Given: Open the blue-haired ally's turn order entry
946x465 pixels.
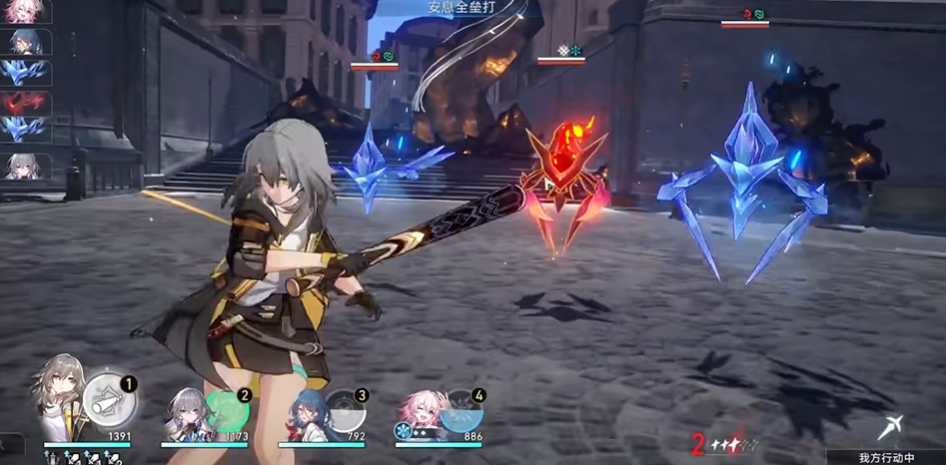Looking at the screenshot, I should 26,42.
